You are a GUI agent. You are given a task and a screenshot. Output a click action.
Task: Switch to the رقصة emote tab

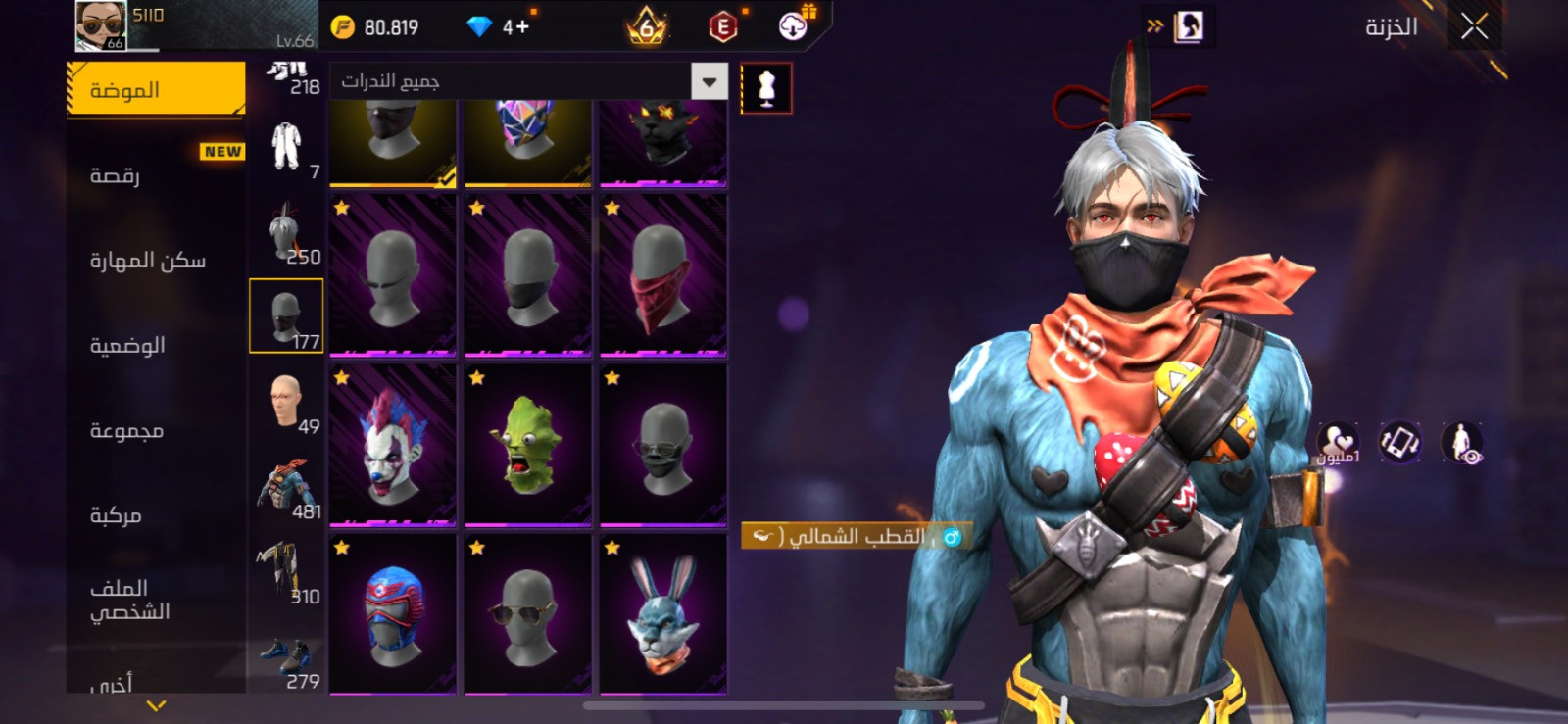(x=156, y=175)
